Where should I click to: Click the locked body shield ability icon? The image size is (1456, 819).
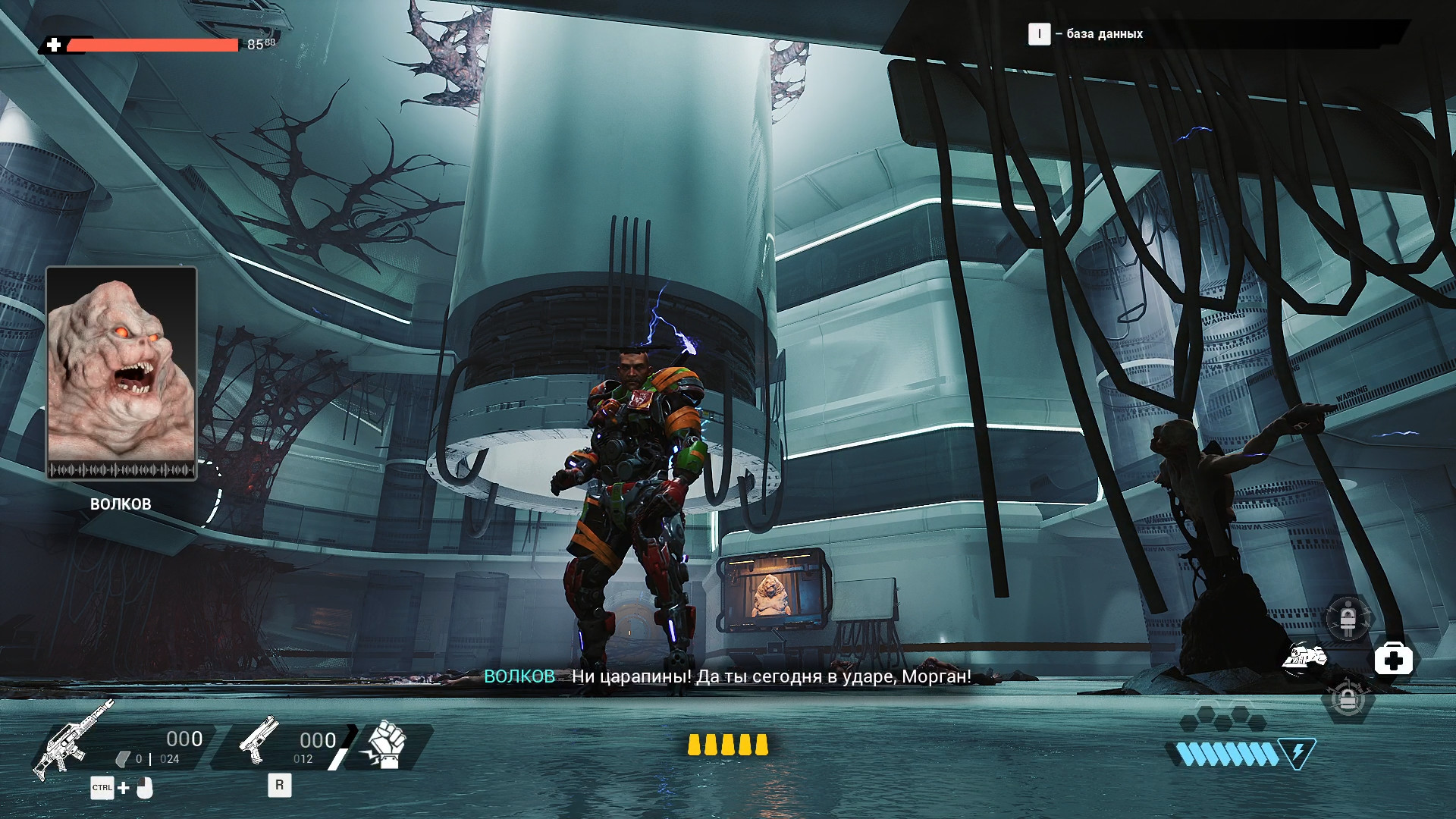[1348, 619]
